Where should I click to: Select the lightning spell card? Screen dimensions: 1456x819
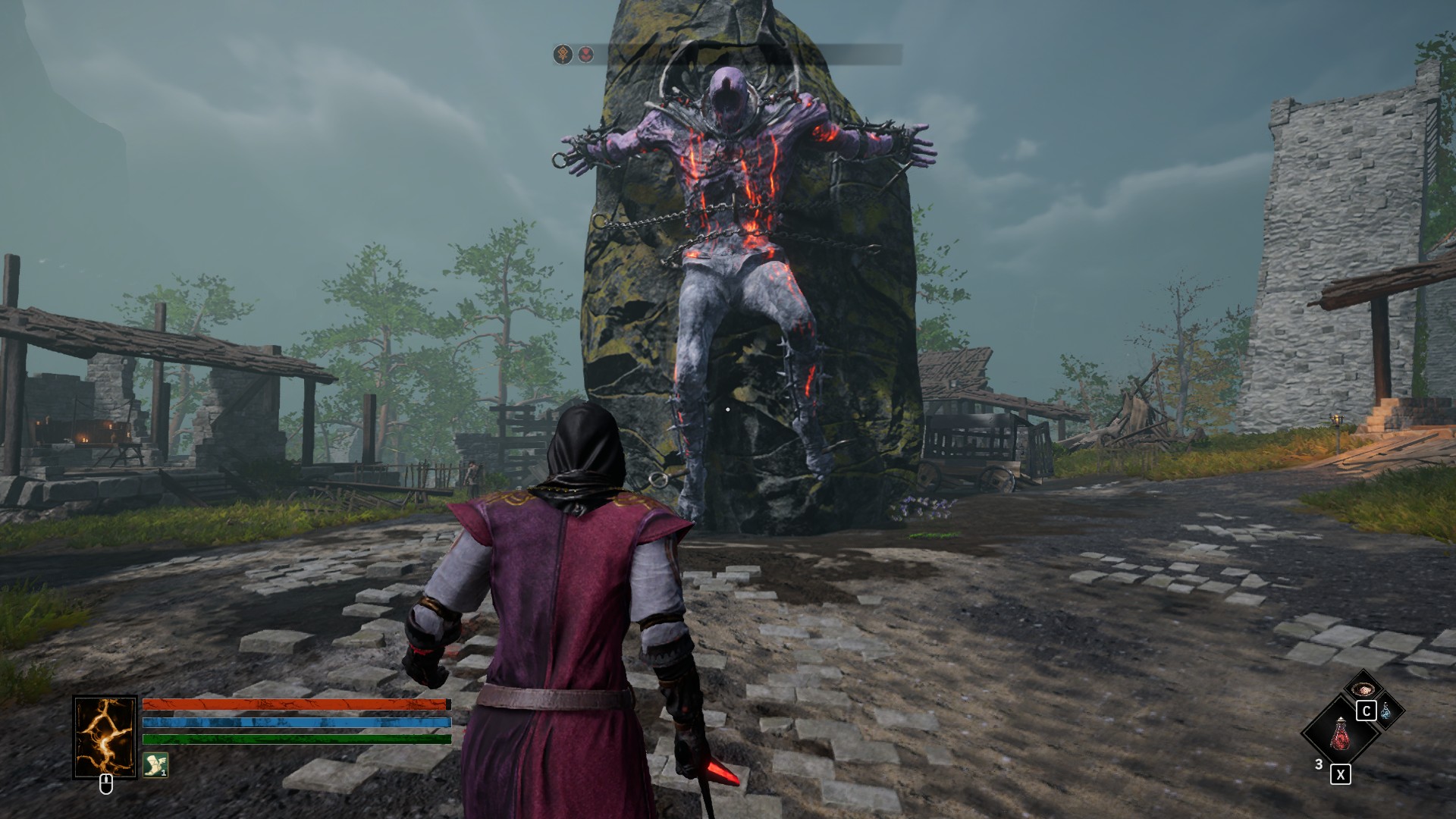click(x=105, y=737)
